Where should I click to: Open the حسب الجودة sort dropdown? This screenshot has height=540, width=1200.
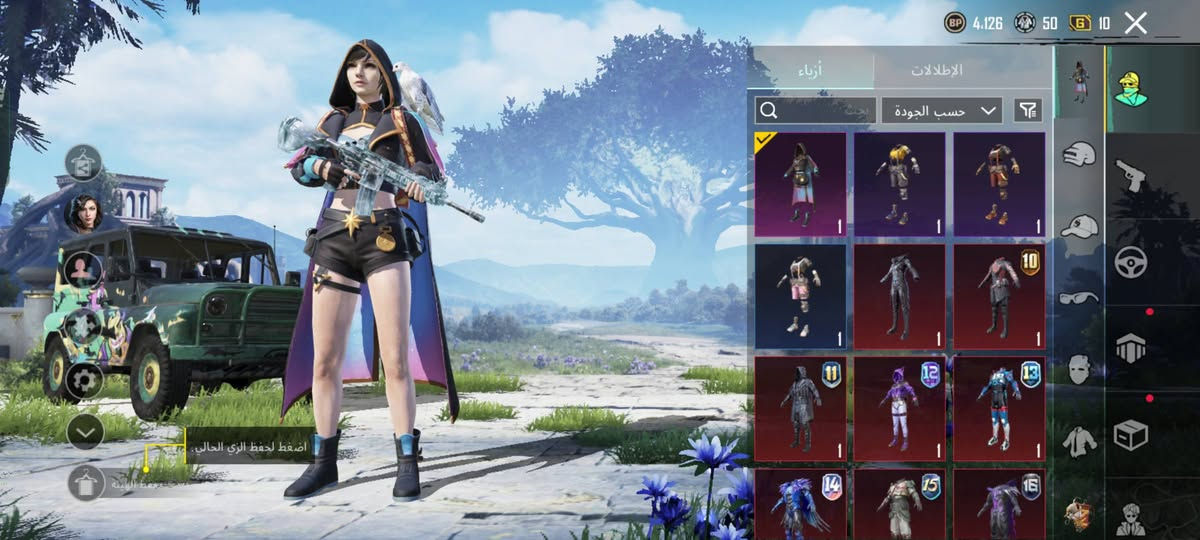(x=941, y=110)
